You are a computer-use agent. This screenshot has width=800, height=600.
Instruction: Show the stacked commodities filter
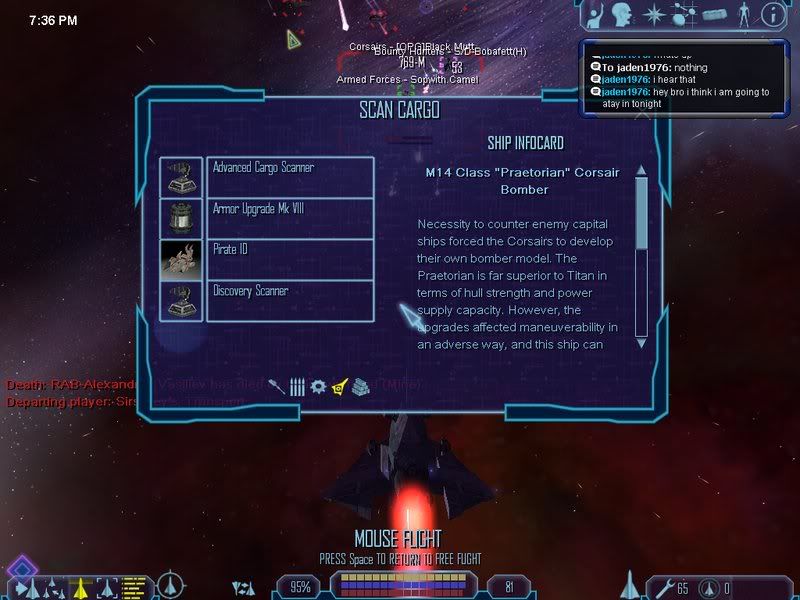coord(361,387)
